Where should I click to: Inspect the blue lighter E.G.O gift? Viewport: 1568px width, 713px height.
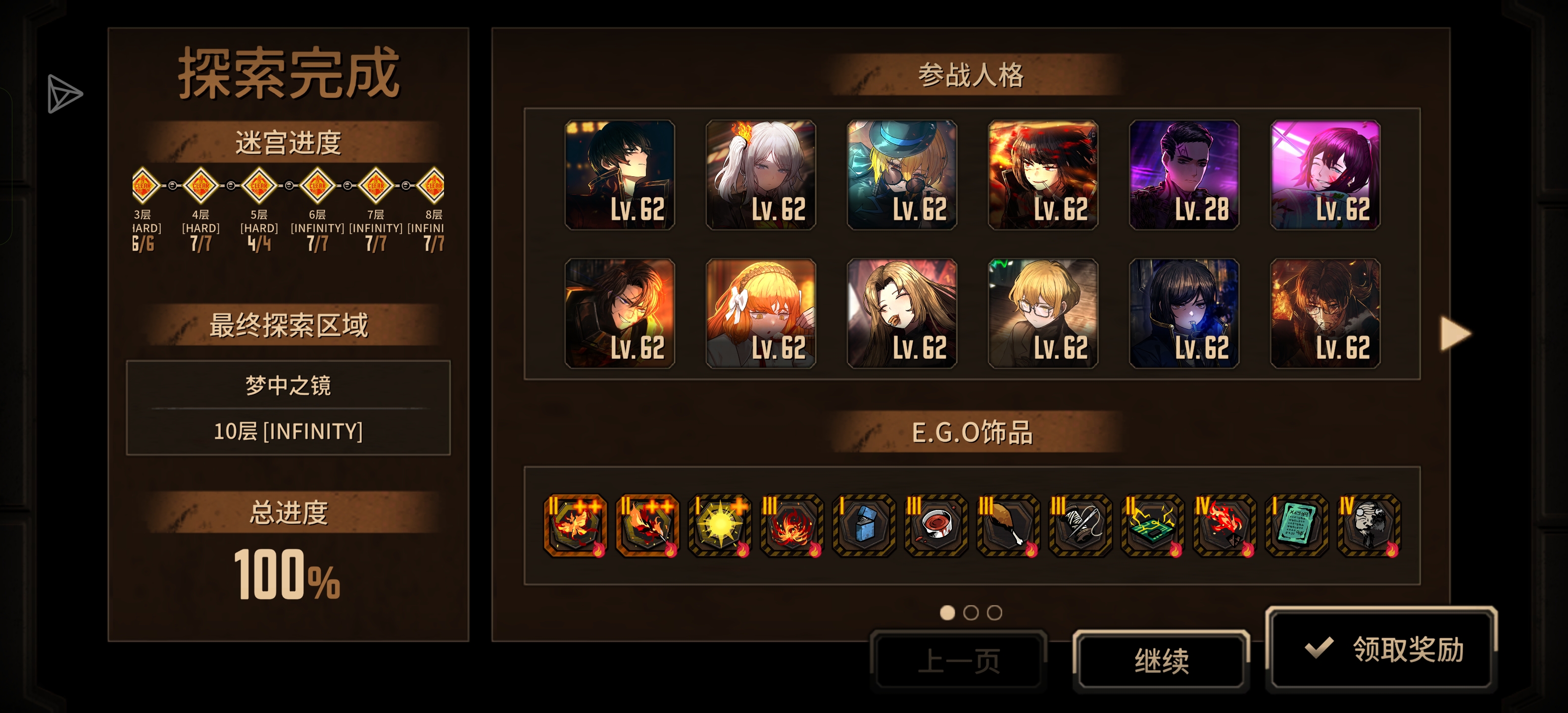pyautogui.click(x=864, y=525)
